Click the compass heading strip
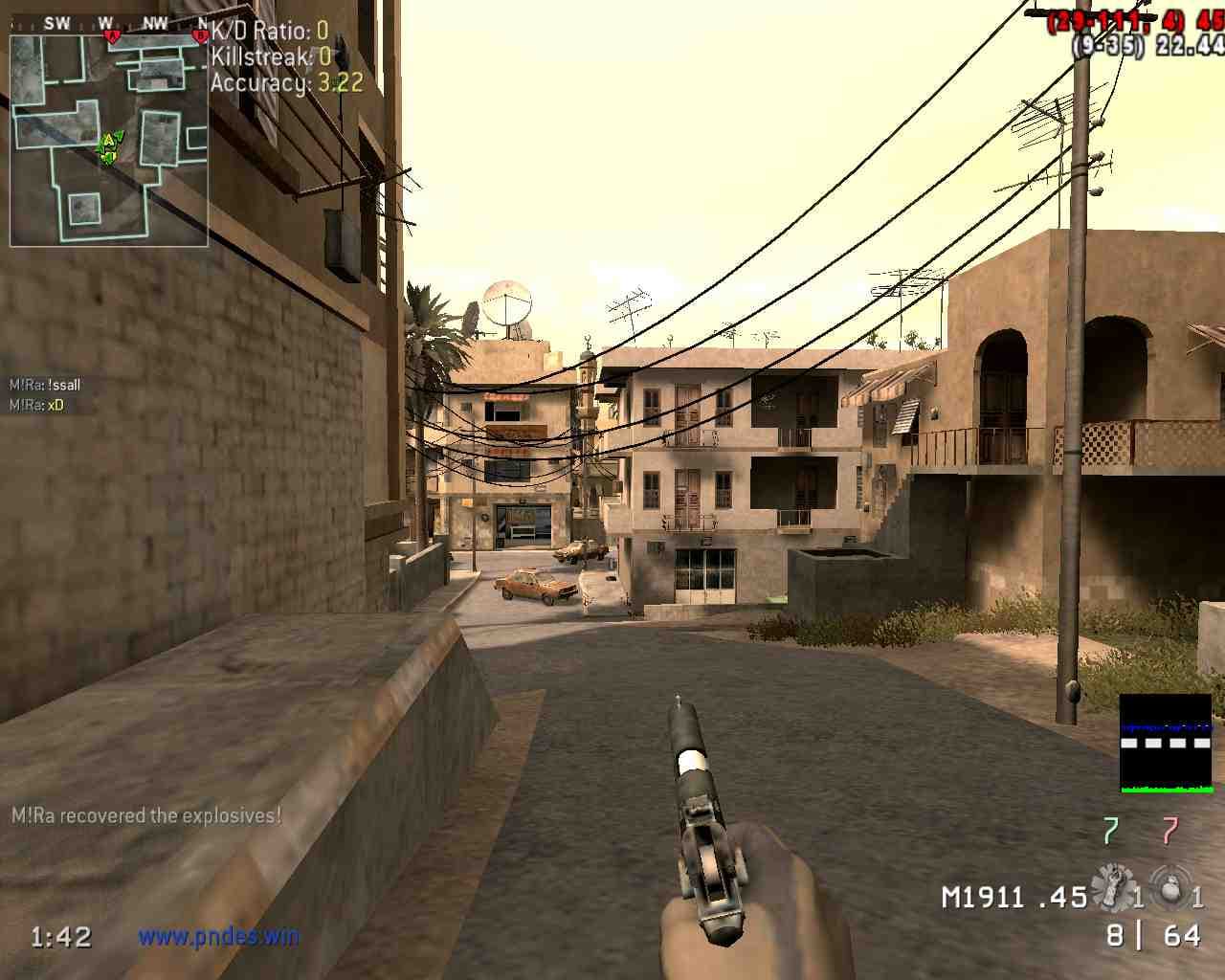Image resolution: width=1225 pixels, height=980 pixels. click(109, 23)
